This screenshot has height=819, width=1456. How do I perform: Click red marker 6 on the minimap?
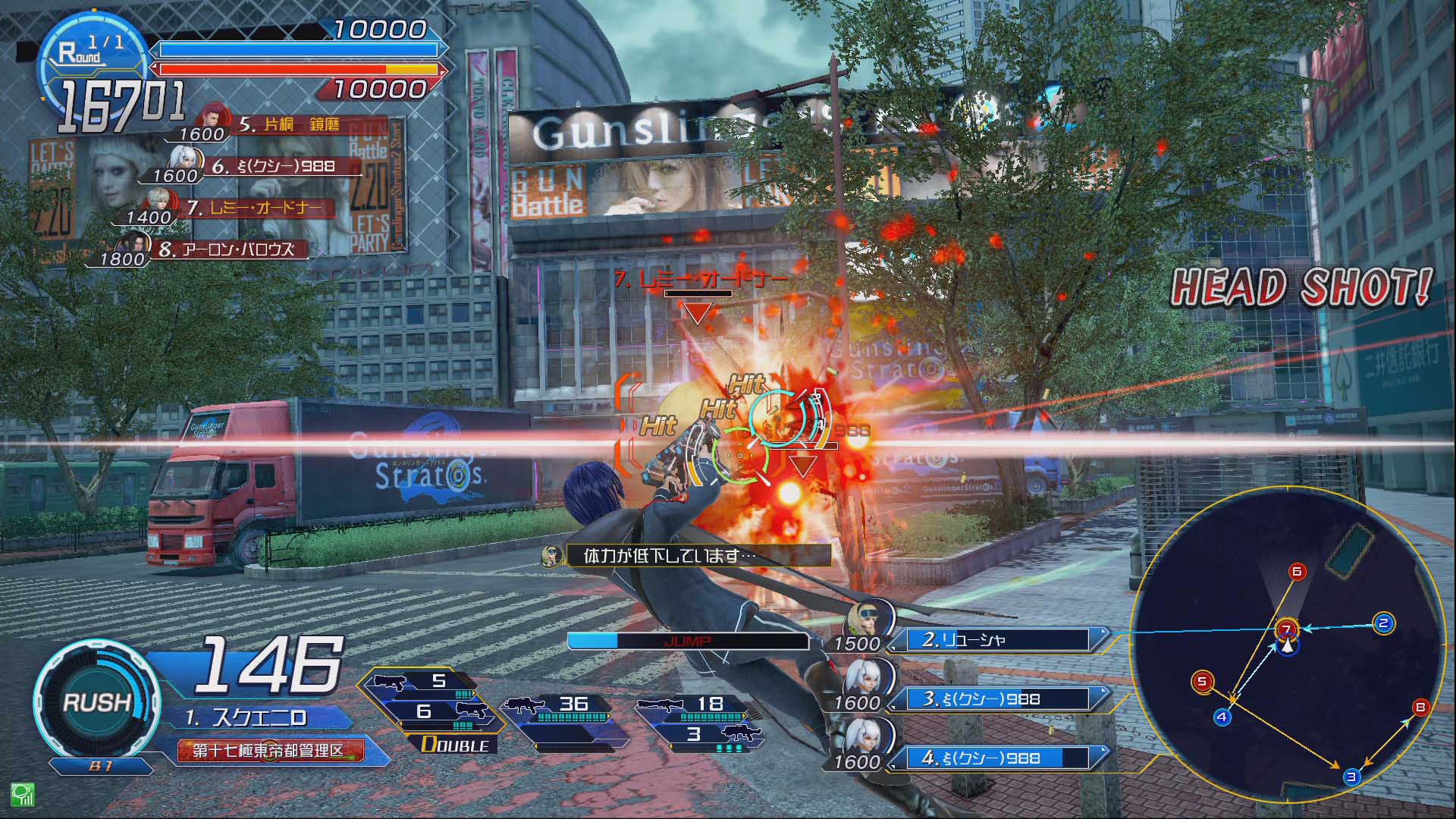coord(1297,571)
